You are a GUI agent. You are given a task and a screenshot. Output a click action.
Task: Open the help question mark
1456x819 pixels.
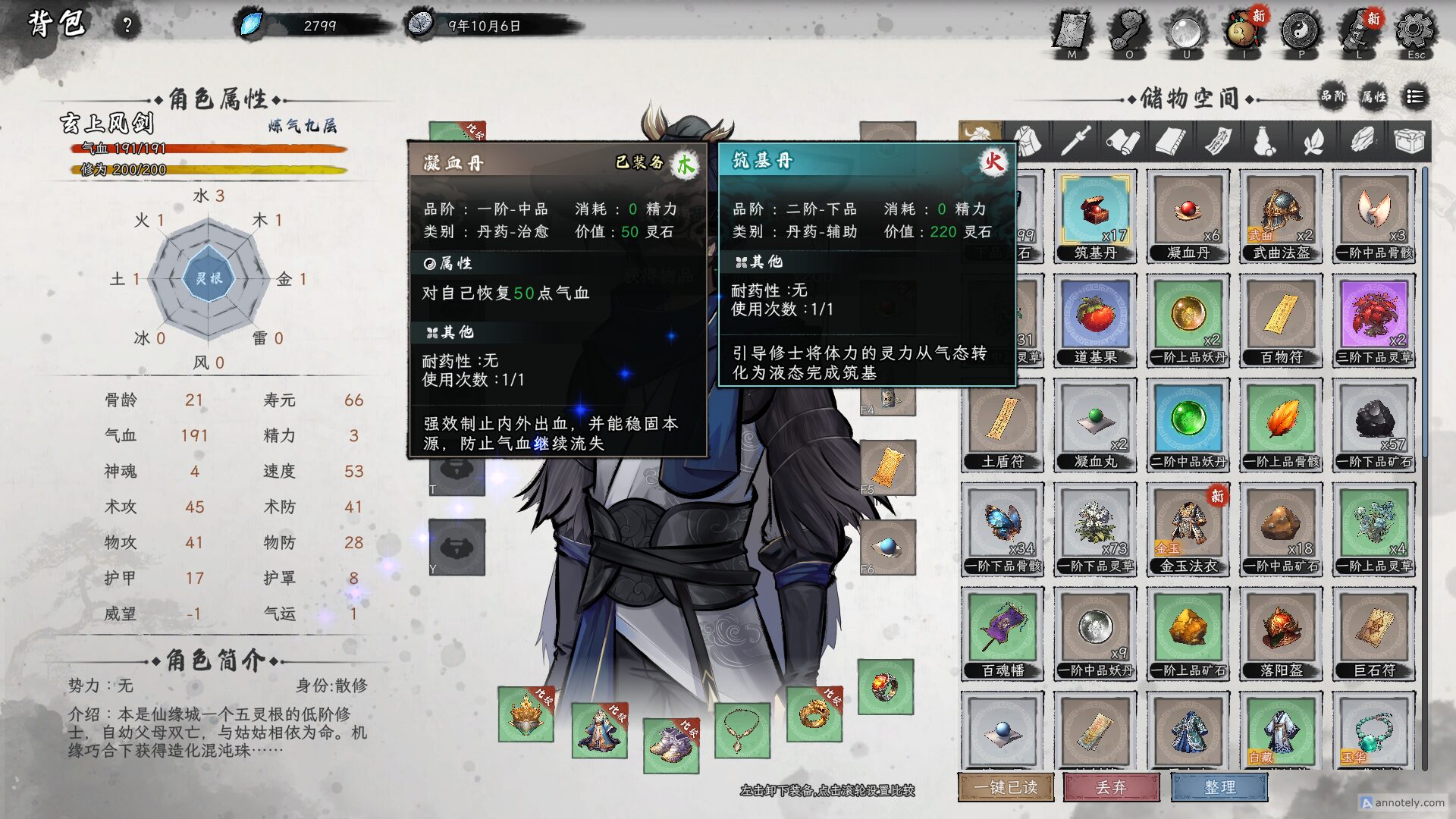click(127, 26)
